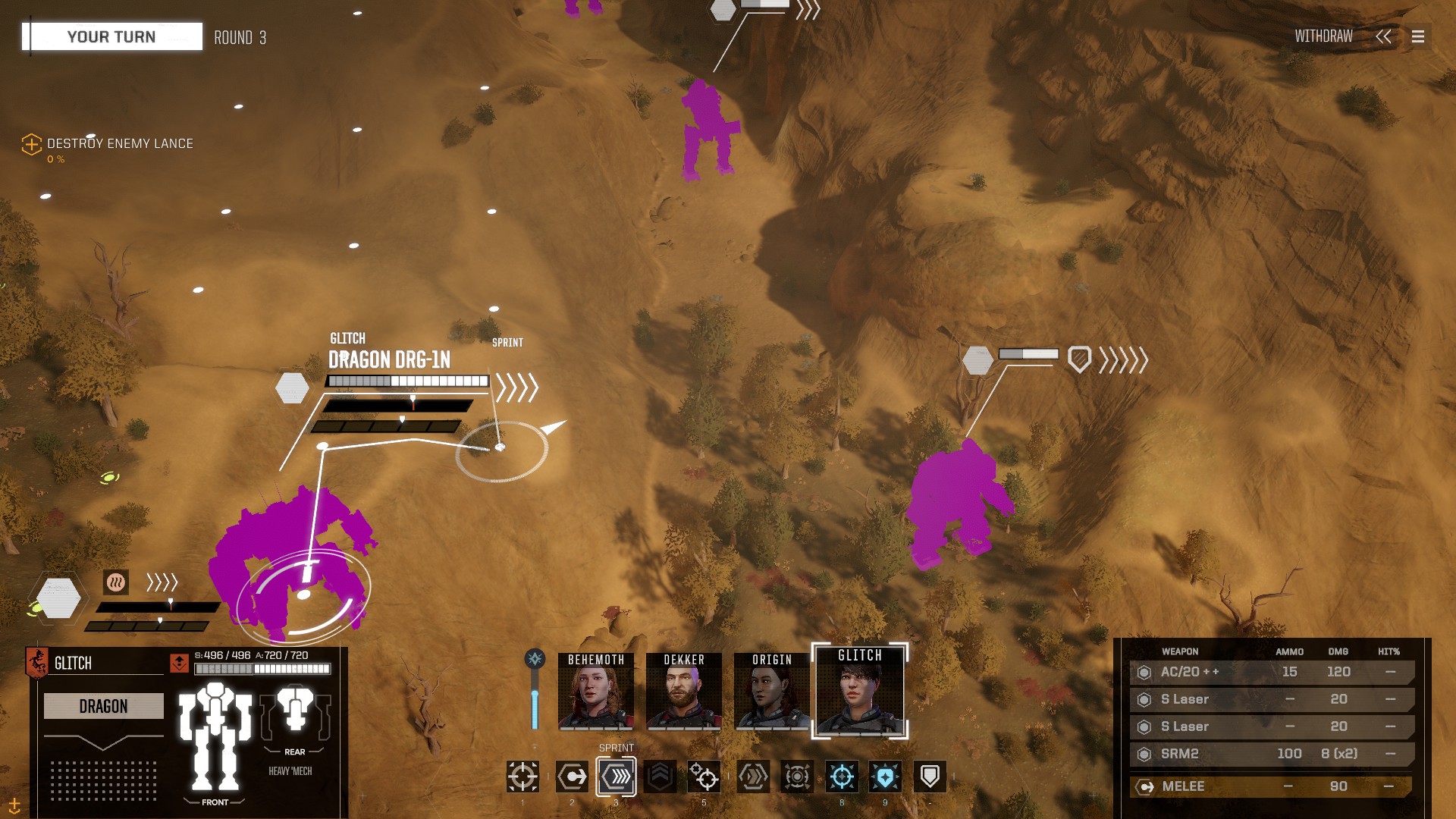Toggle the AC/20 ++ weapon row
Screen dimensions: 1456x819
(1272, 672)
